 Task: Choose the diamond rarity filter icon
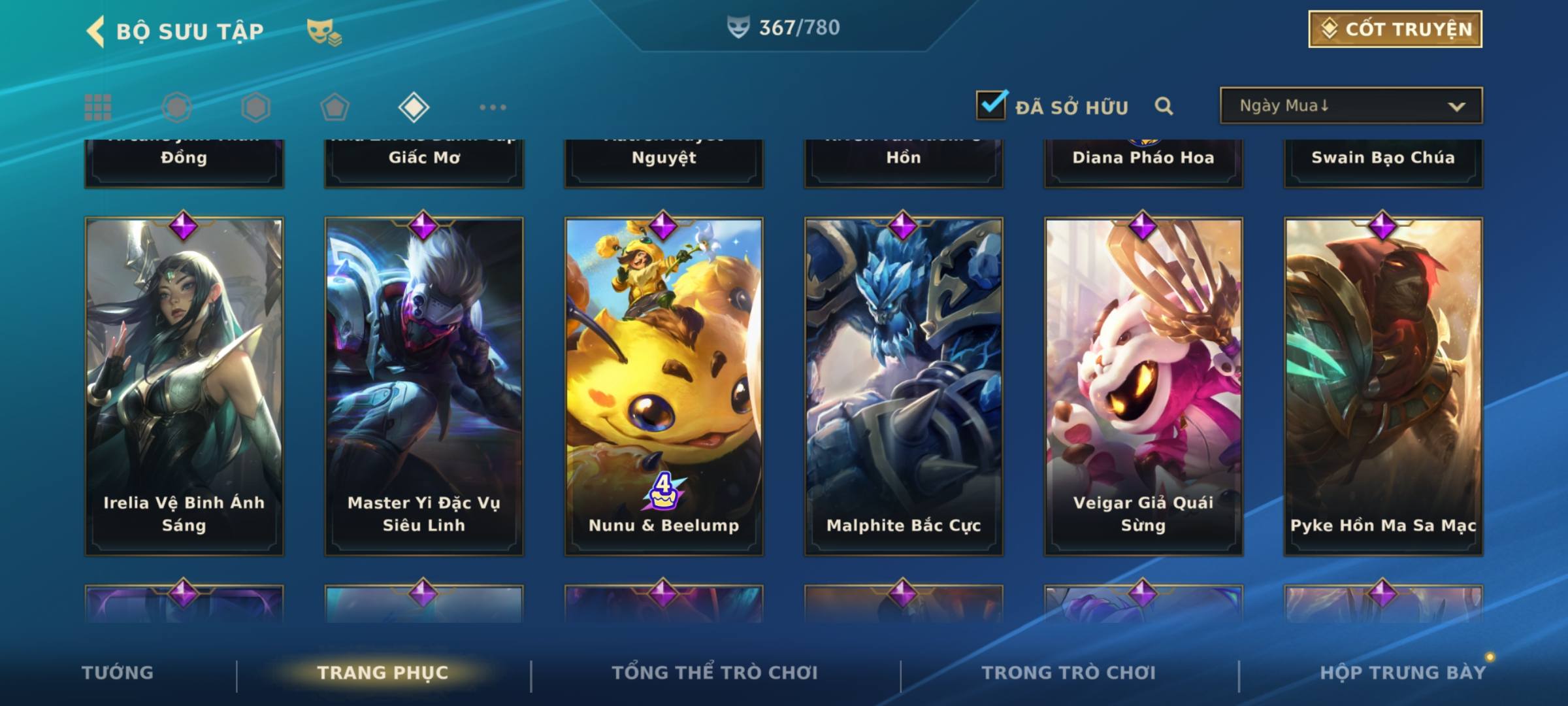(x=414, y=107)
